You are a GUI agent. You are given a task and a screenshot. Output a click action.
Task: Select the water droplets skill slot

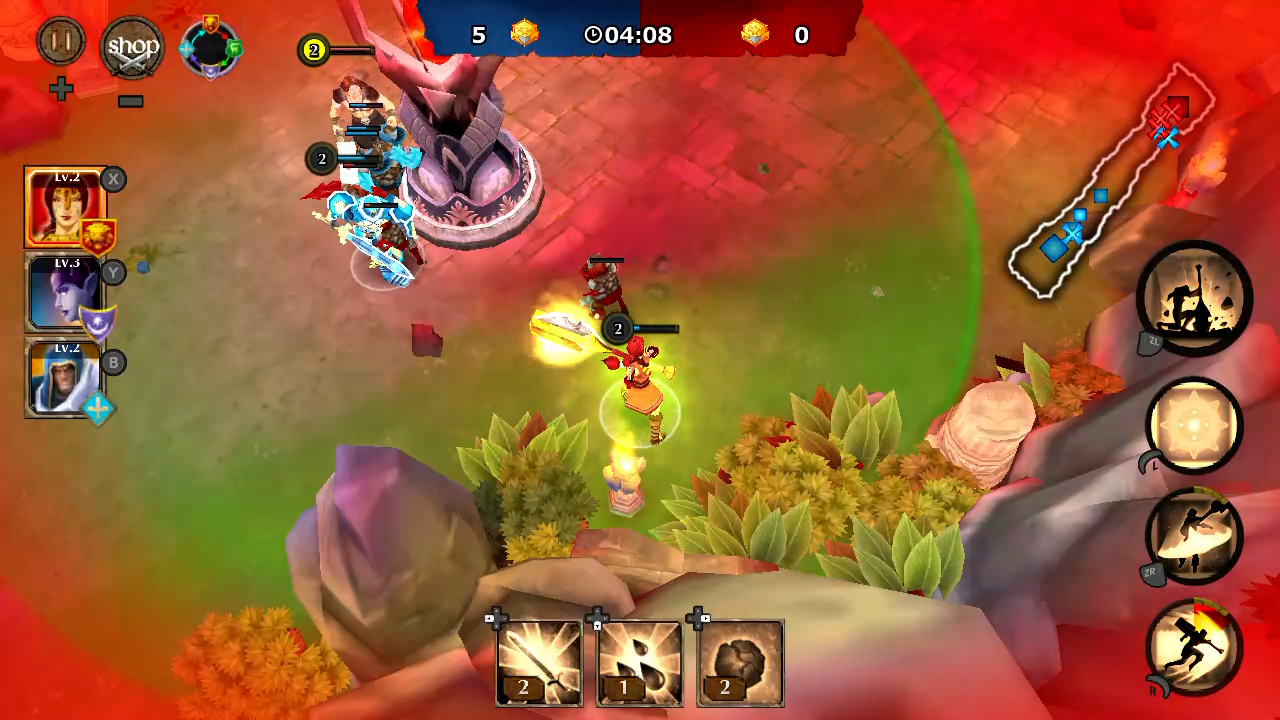[x=639, y=662]
